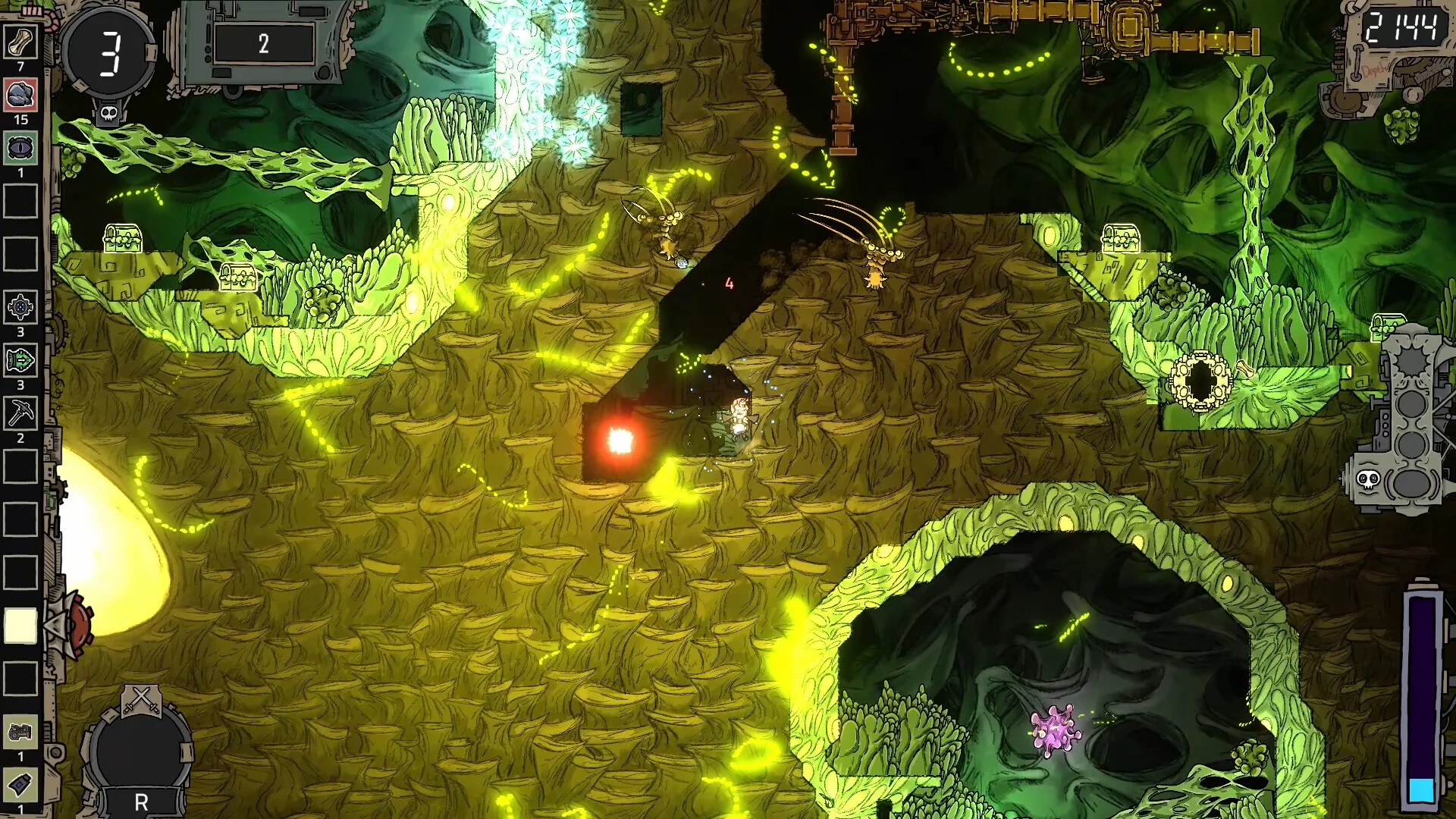Select the bone item slot

[20, 42]
